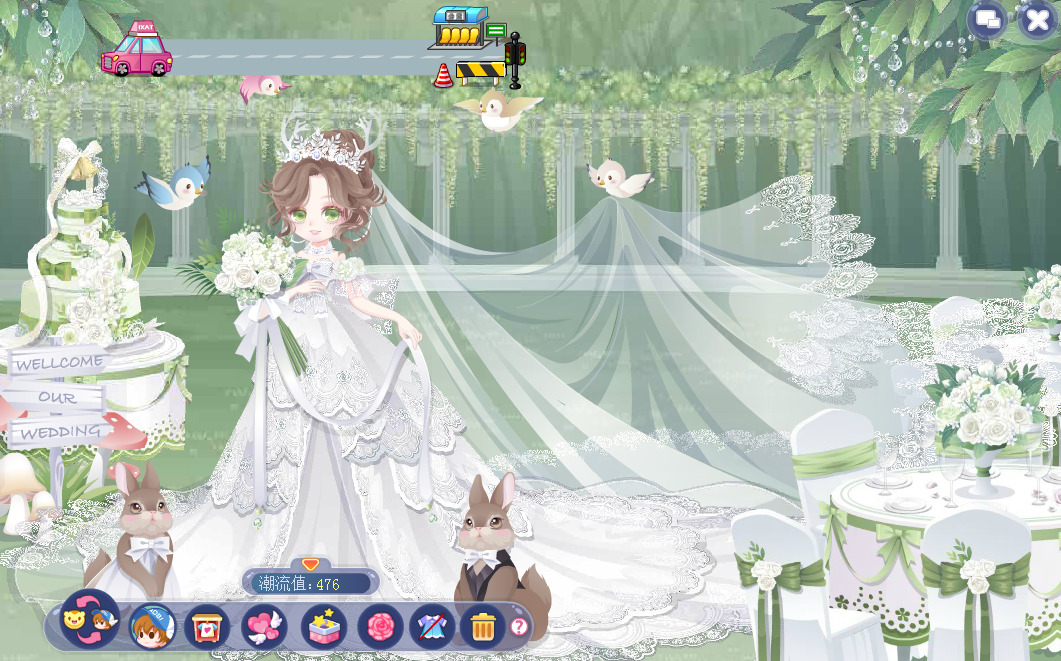
Task: Open the wardrobe closet icon
Action: [x=207, y=627]
